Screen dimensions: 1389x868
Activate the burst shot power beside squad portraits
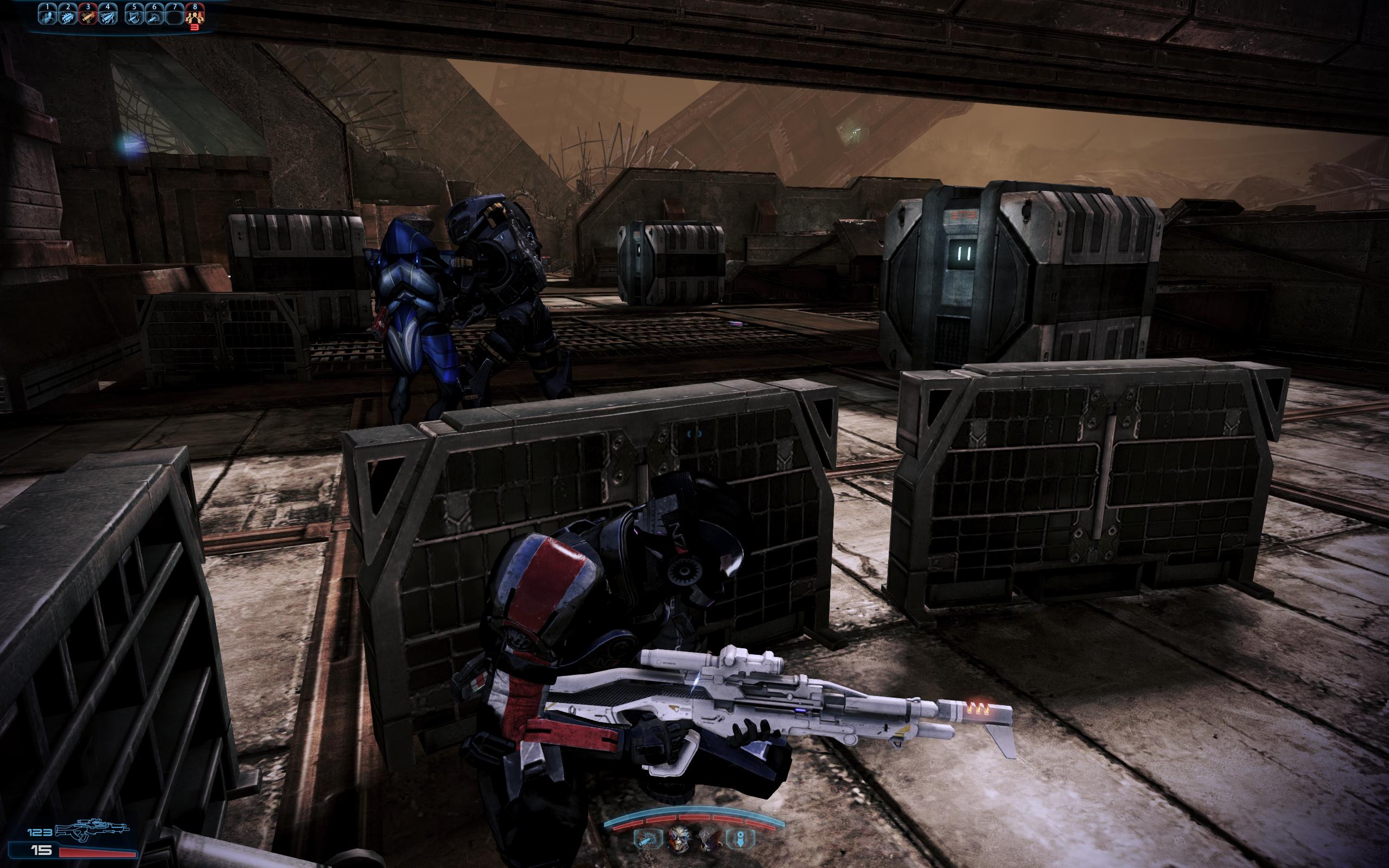(x=644, y=839)
